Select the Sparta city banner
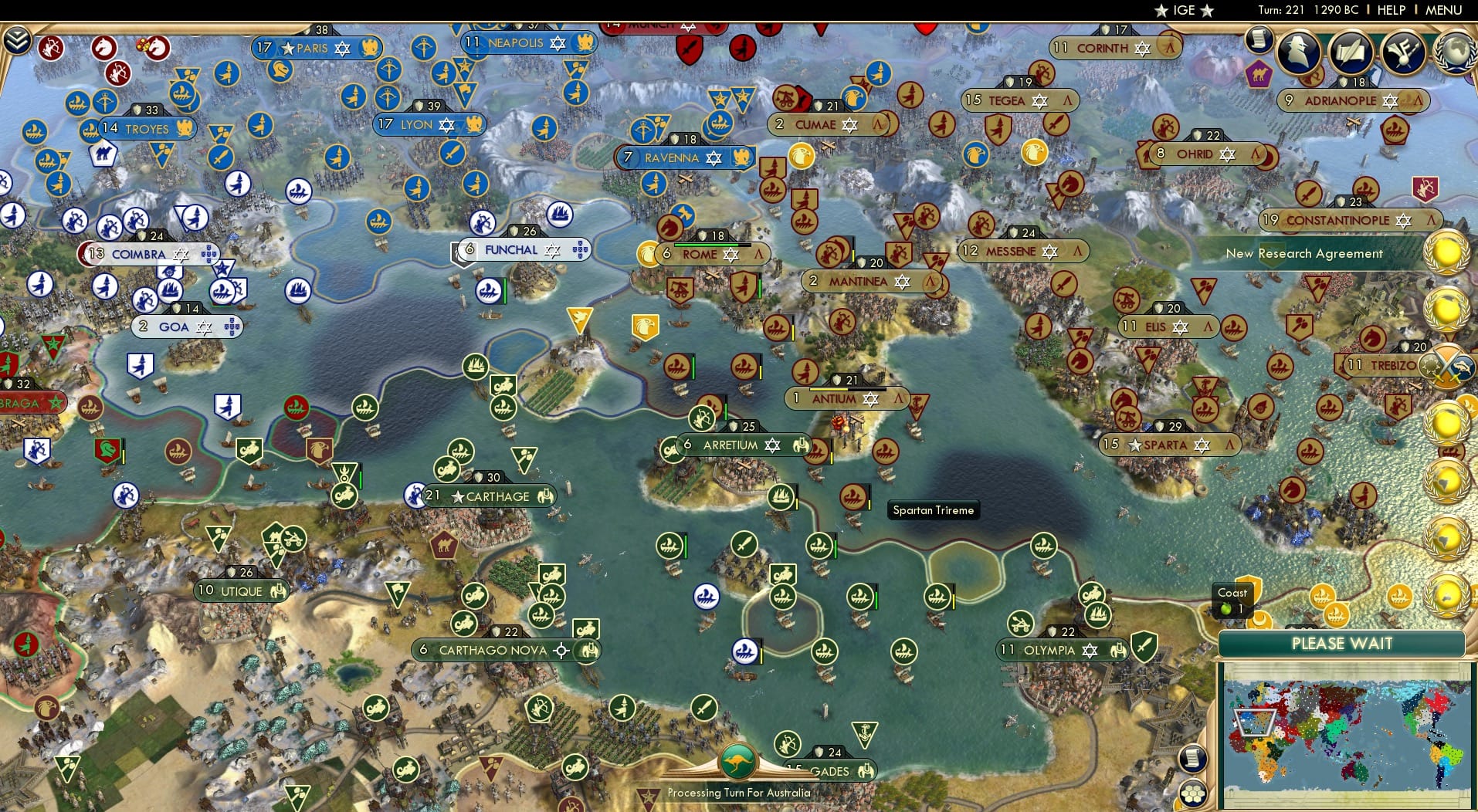 (1167, 445)
